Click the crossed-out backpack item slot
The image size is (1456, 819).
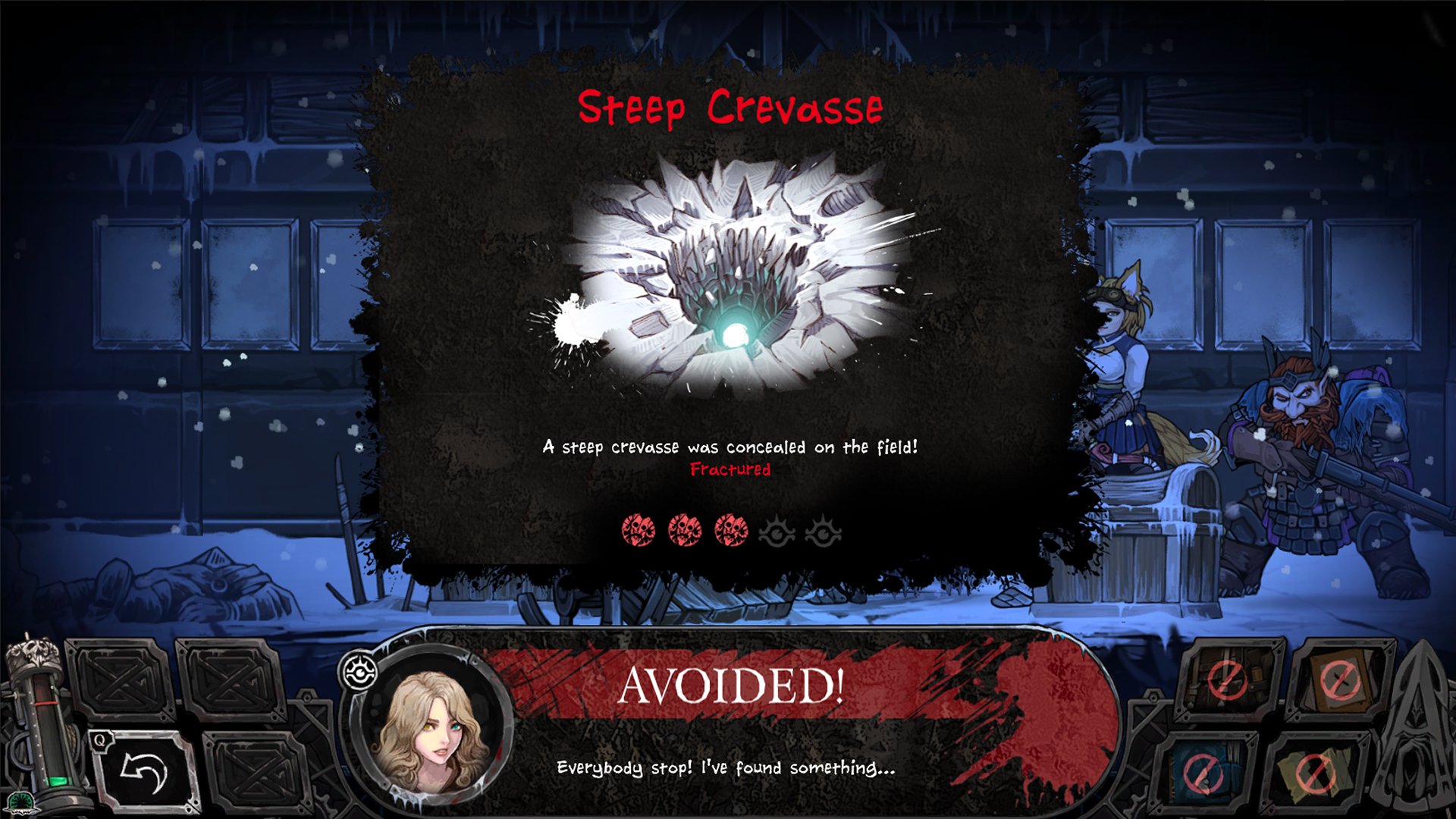1226,678
